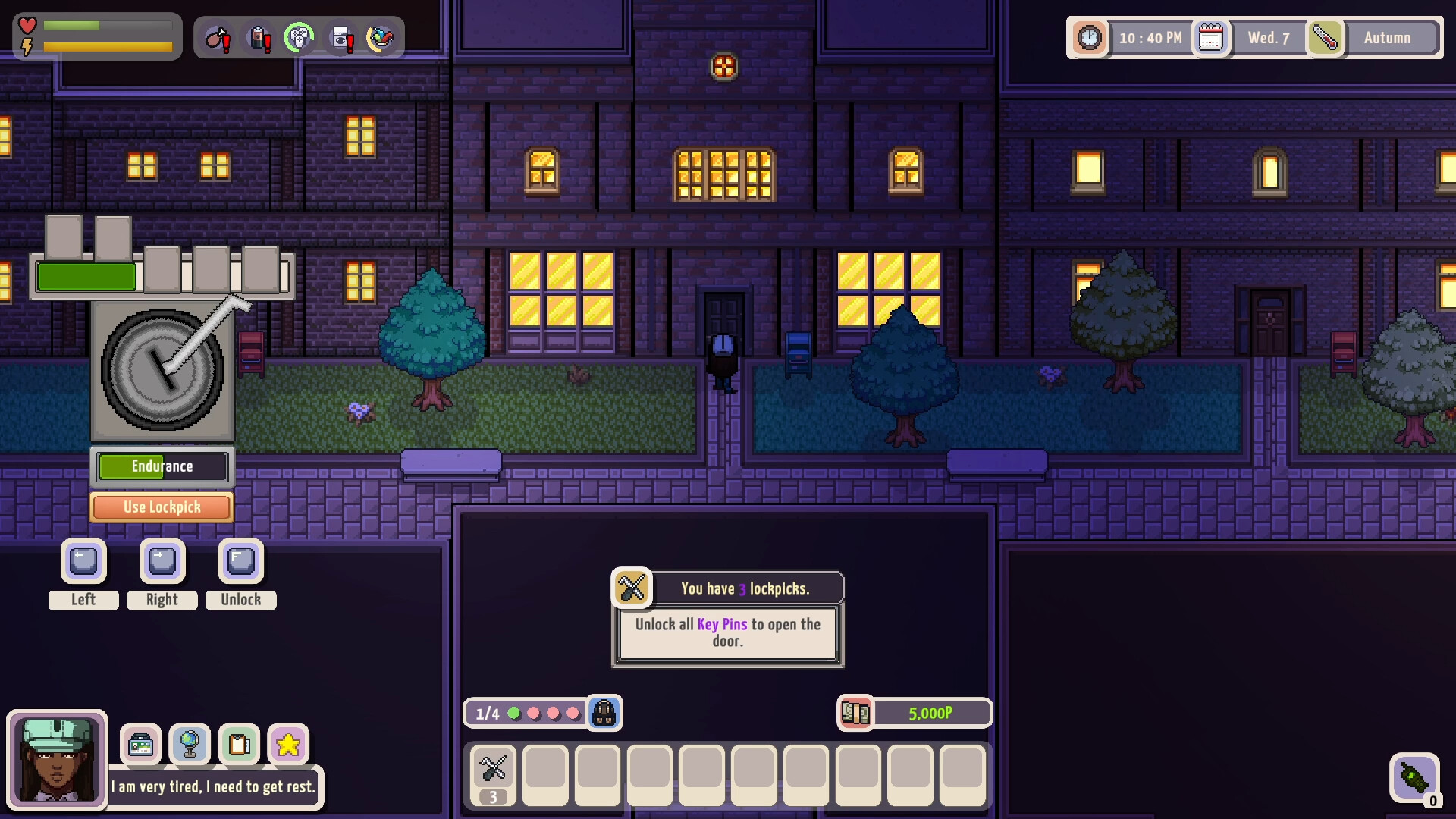
Task: Select the energy battery status icon
Action: tap(258, 38)
